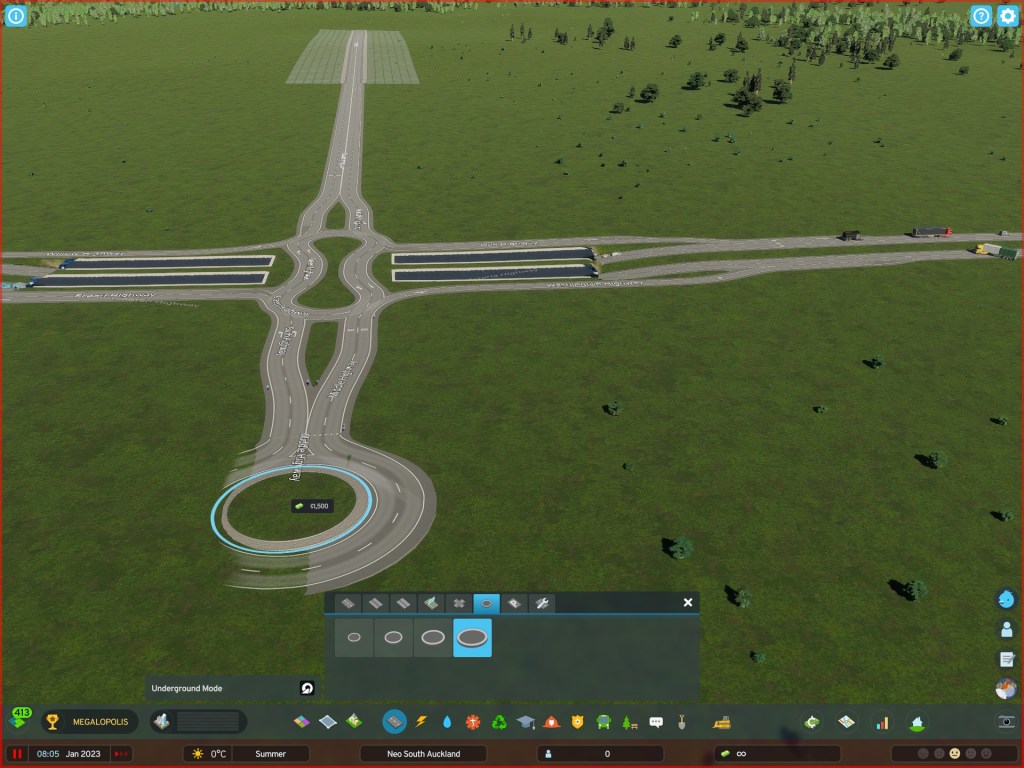Screen dimensions: 1024x768
Task: Open the Zones tool
Action: tap(301, 721)
